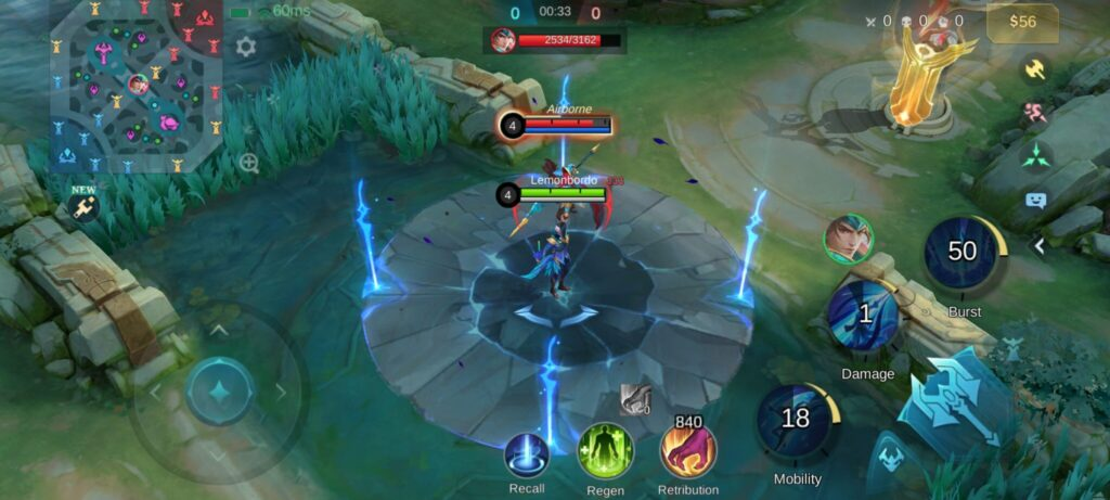Tap the golden axe quick-chat icon
Viewport: 1110px width, 500px height.
point(1035,69)
